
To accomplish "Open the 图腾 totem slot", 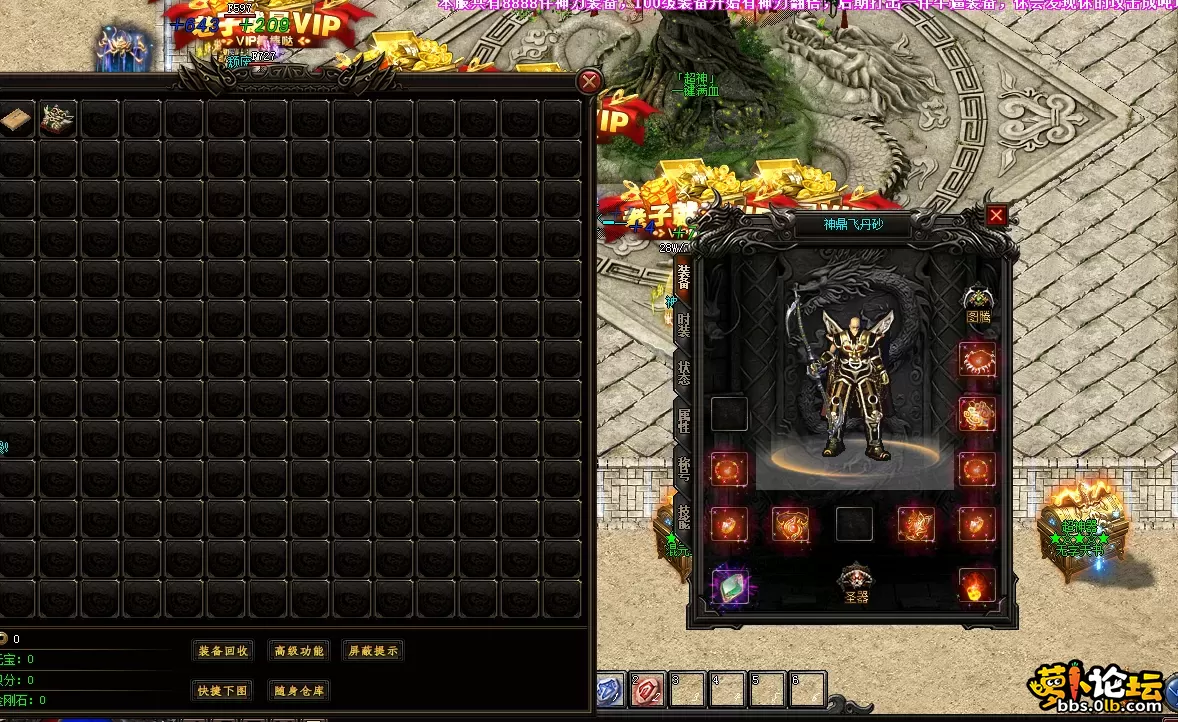I will pyautogui.click(x=977, y=301).
